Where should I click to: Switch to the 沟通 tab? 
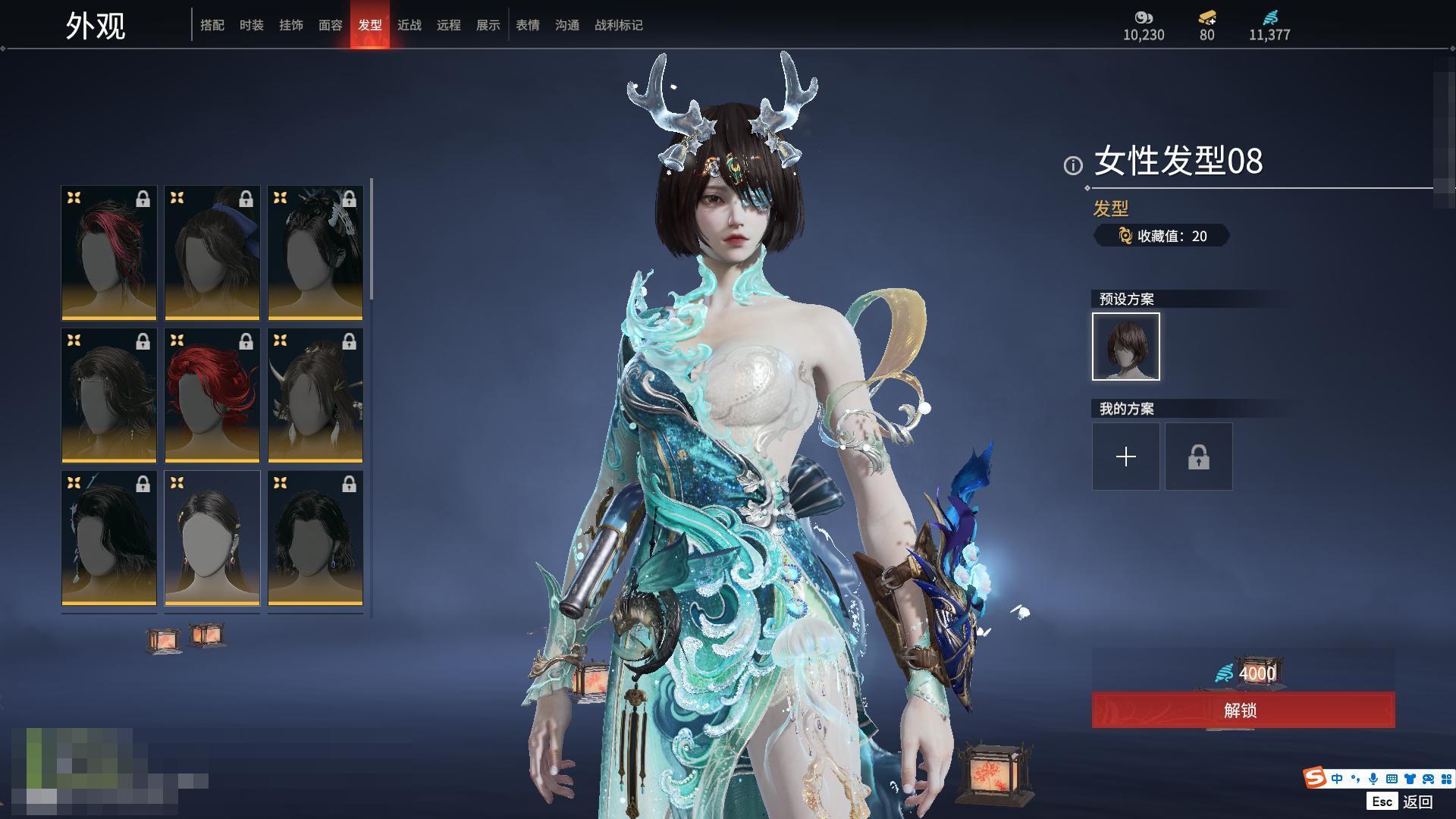click(x=567, y=25)
